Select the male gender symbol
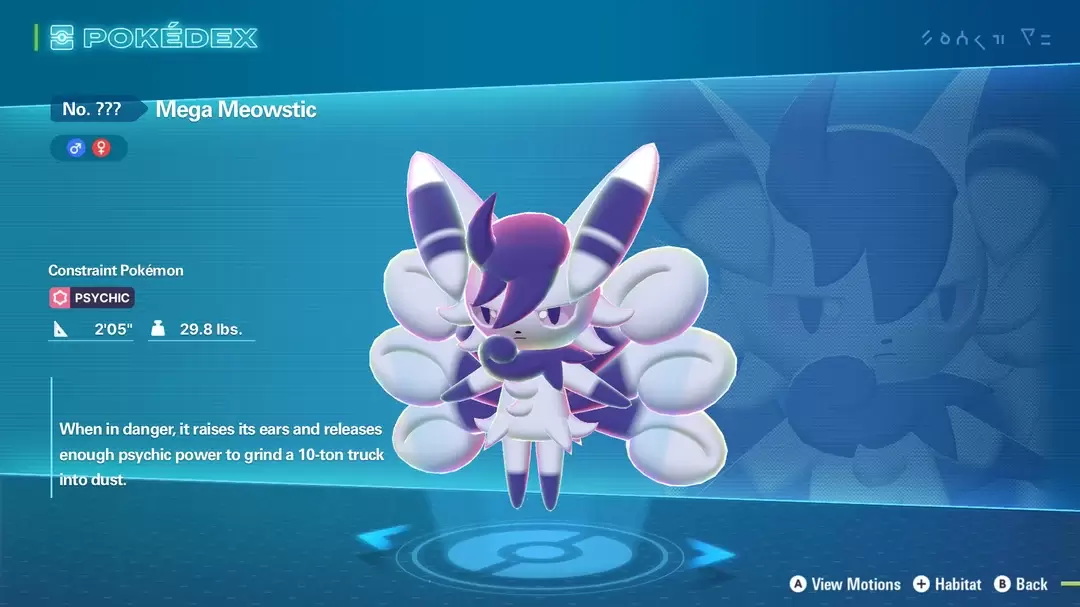The height and width of the screenshot is (607, 1080). tap(75, 148)
